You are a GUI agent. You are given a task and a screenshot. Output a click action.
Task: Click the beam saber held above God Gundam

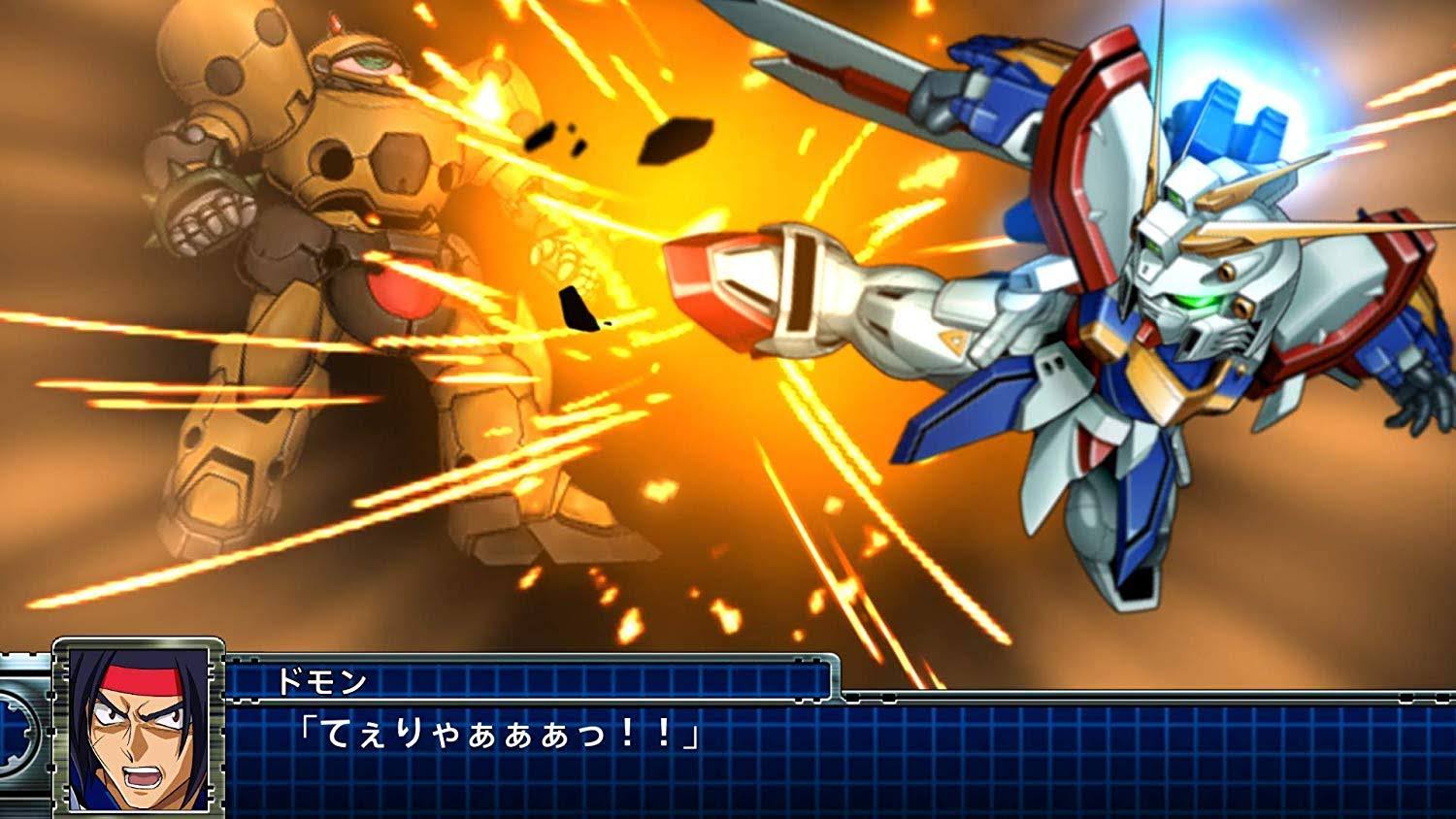(x=854, y=68)
